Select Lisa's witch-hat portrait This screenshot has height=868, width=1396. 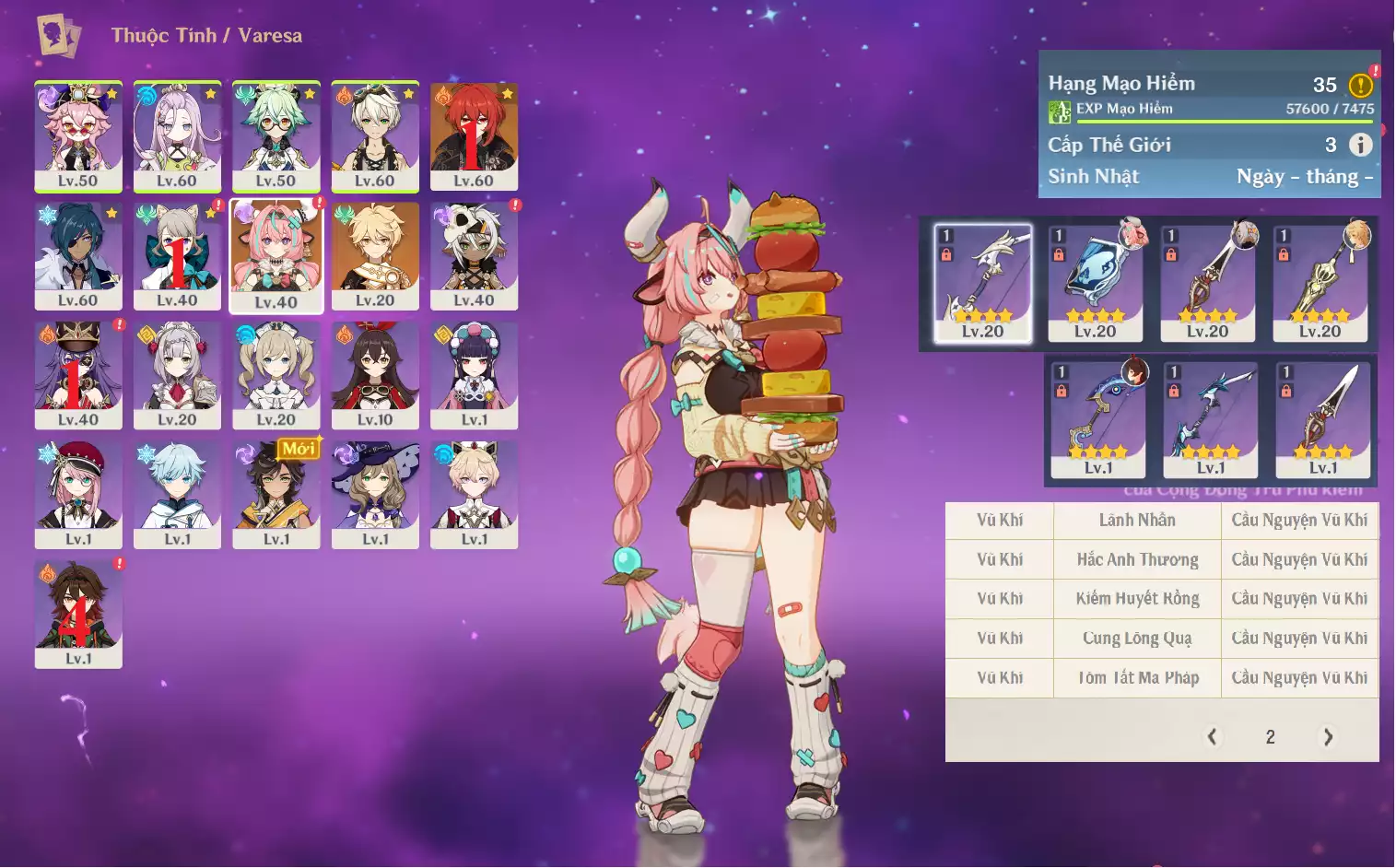(x=375, y=495)
